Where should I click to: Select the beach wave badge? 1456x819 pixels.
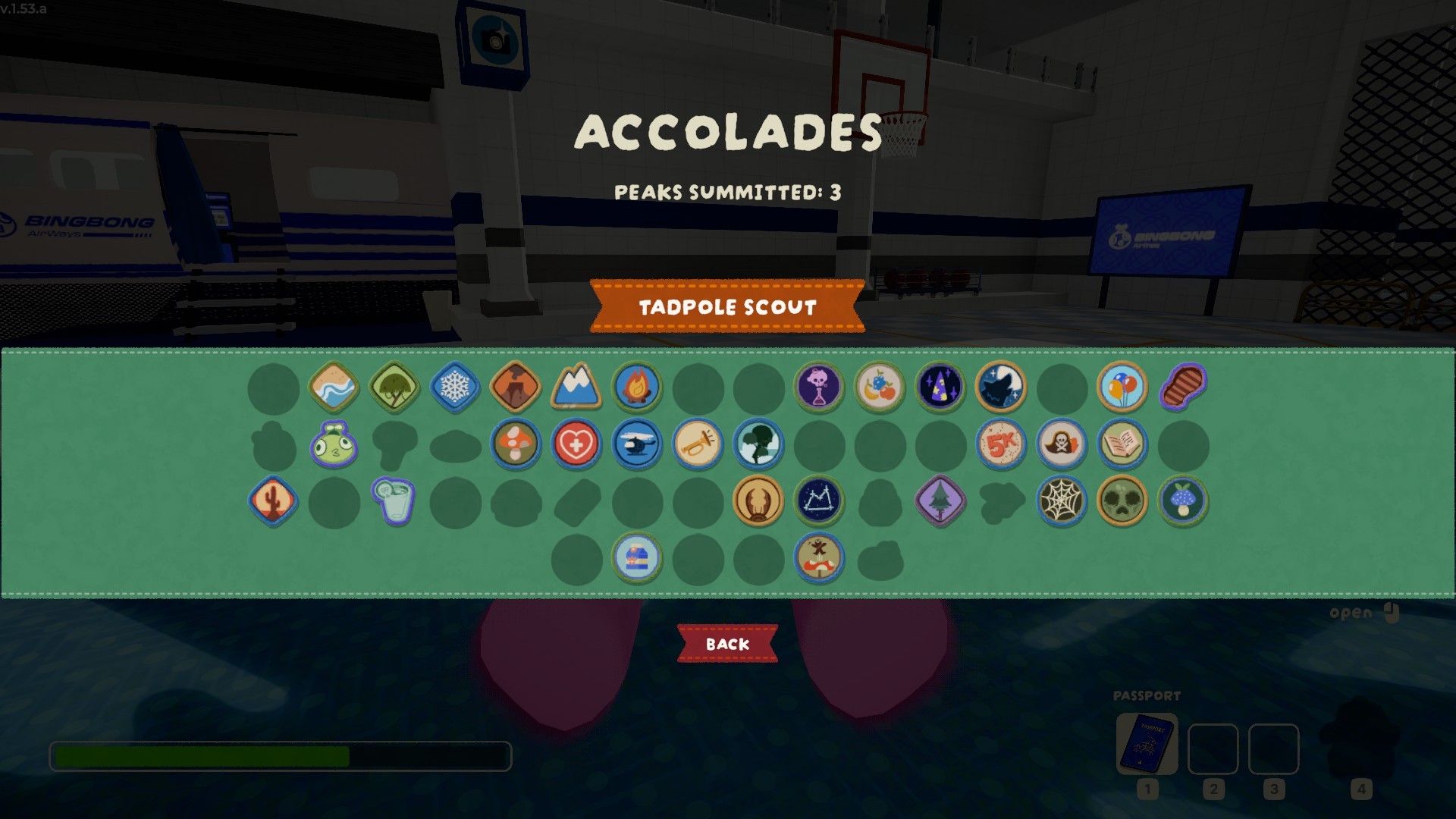click(334, 388)
